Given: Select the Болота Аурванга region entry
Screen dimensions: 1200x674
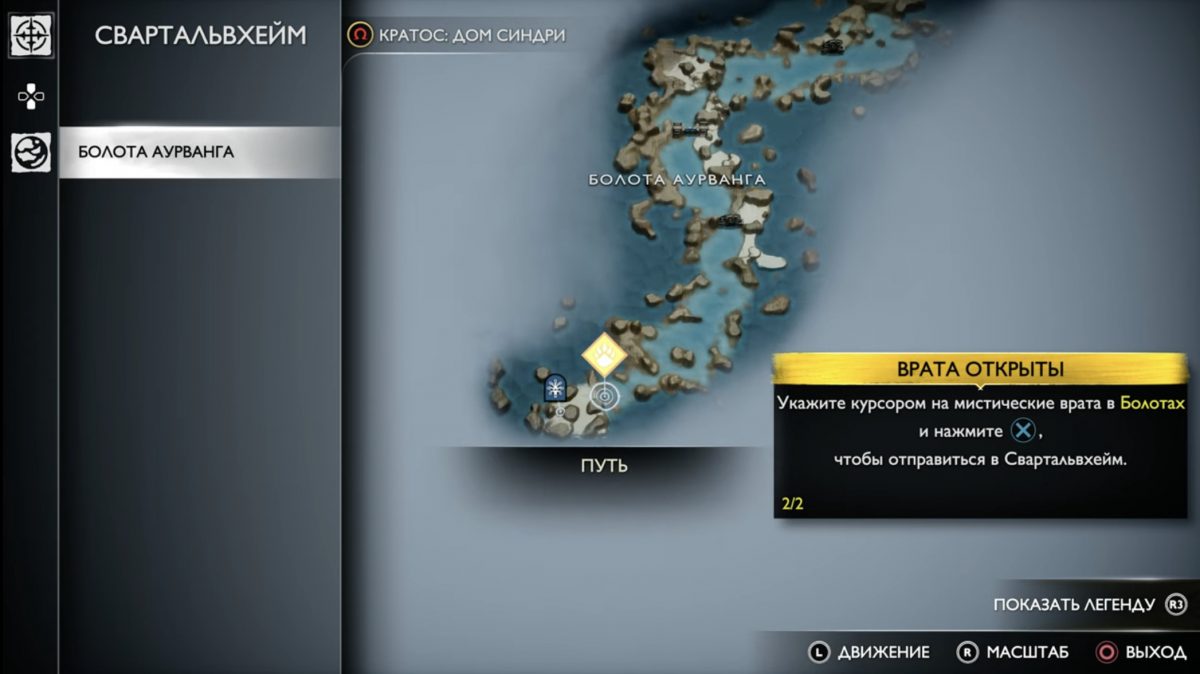Looking at the screenshot, I should (x=200, y=153).
